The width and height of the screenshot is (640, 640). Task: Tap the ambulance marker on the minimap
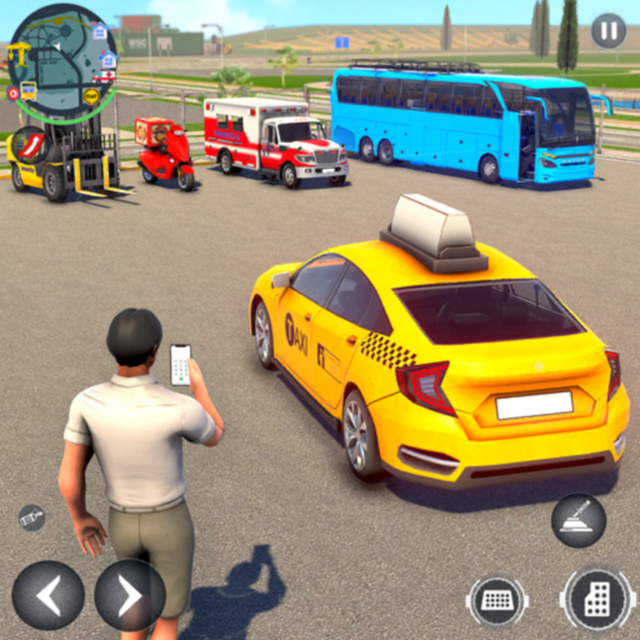coord(104,76)
